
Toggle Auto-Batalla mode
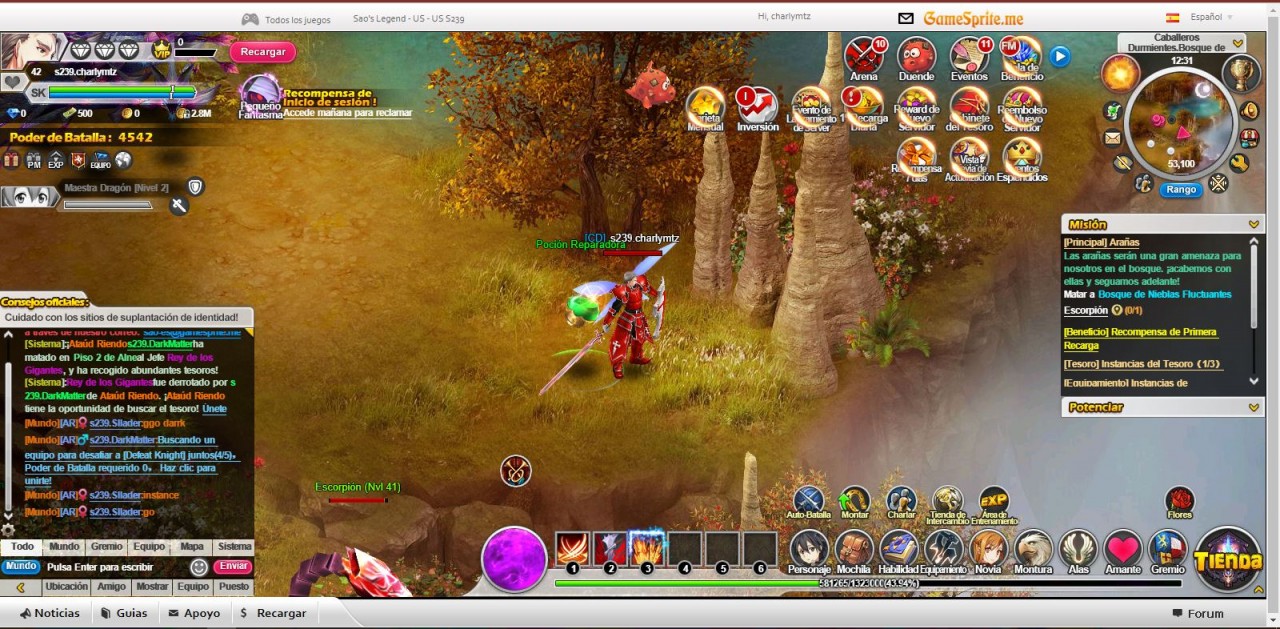point(808,501)
